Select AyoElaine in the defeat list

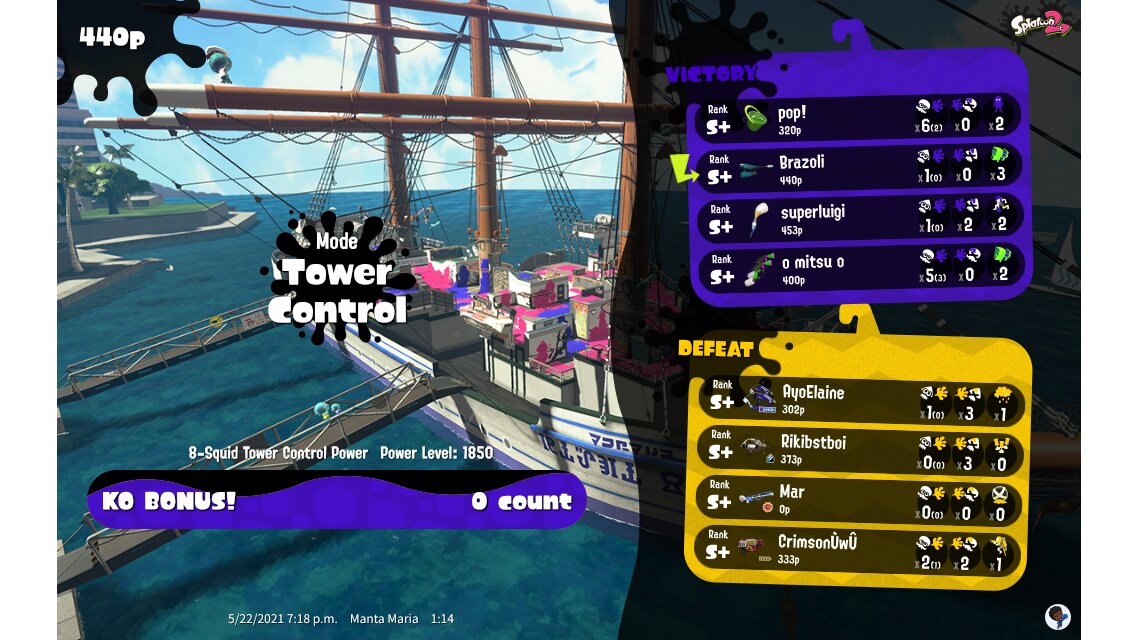pyautogui.click(x=858, y=400)
